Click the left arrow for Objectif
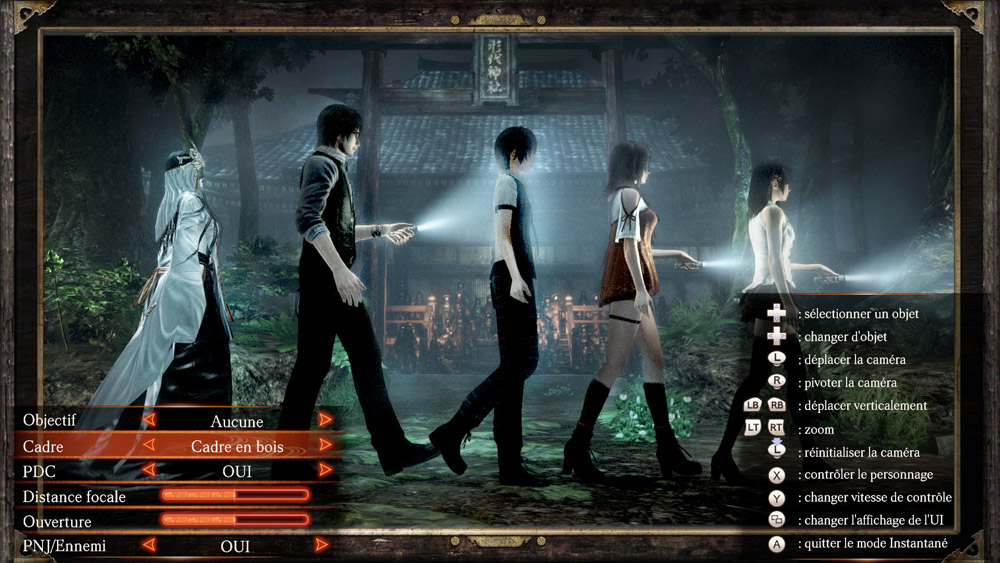This screenshot has height=563, width=1000. [149, 420]
